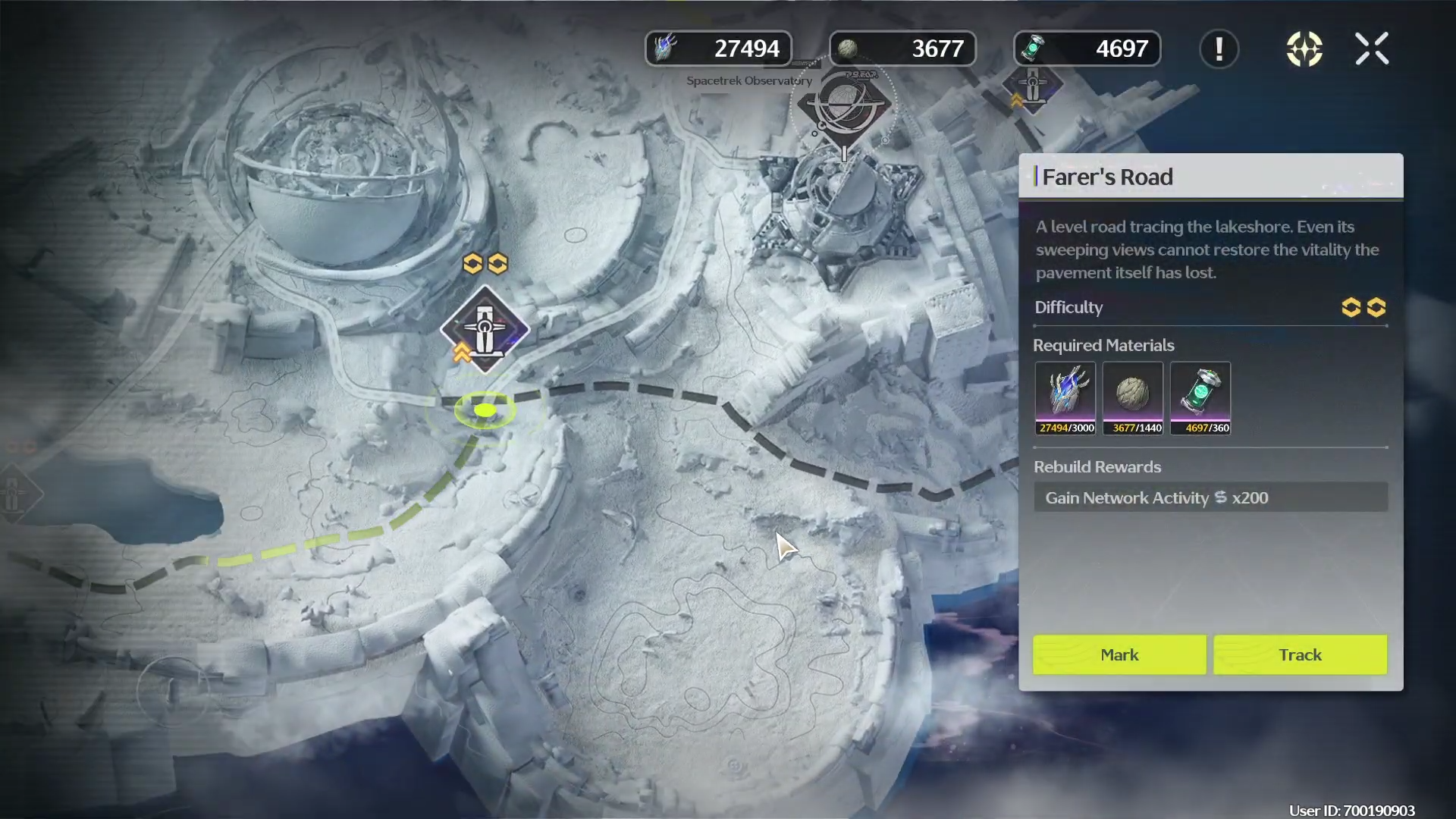Image resolution: width=1456 pixels, height=819 pixels.
Task: Click the Mark button
Action: click(1119, 654)
